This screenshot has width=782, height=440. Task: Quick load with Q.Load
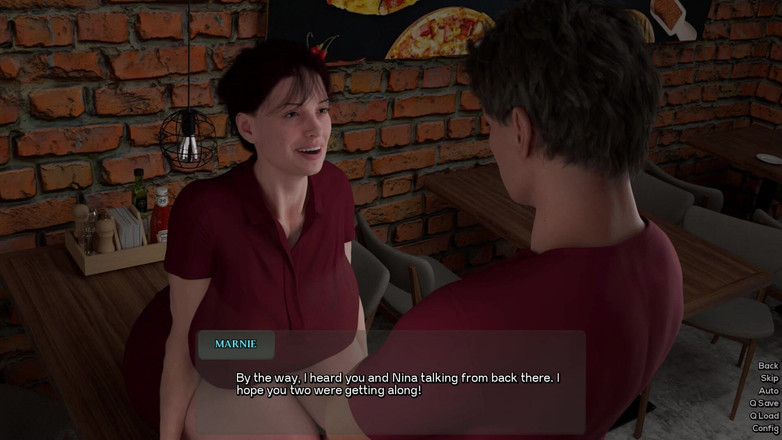(764, 416)
